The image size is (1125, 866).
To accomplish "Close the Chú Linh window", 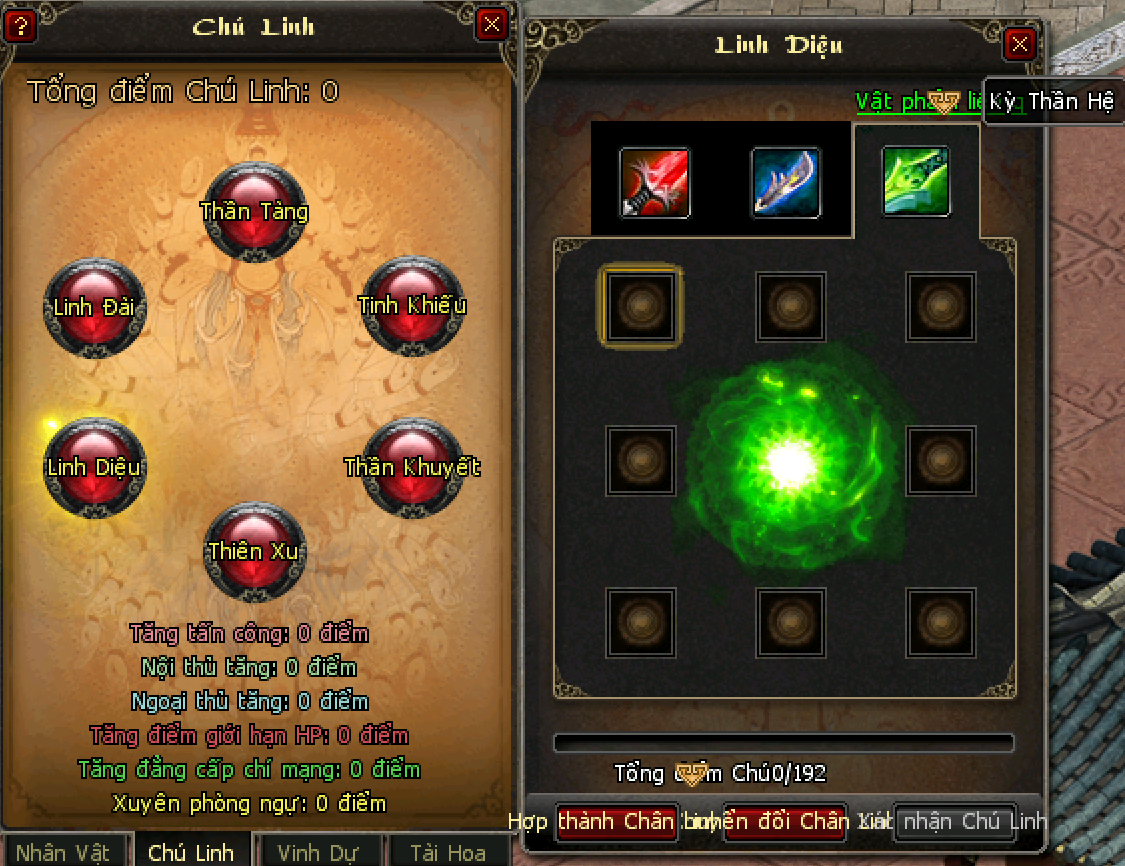I will tap(491, 24).
